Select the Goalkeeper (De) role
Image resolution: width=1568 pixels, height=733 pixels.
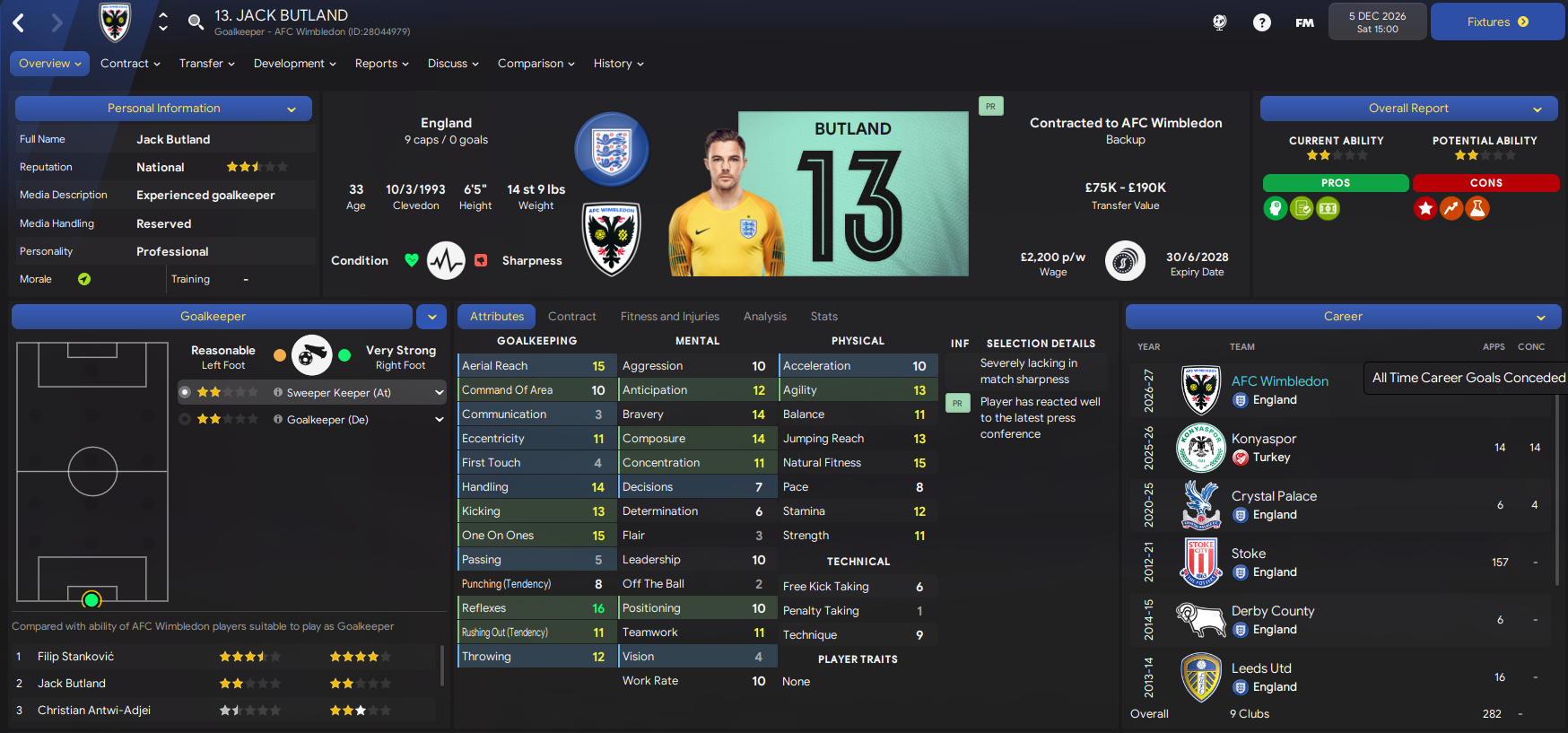[327, 420]
